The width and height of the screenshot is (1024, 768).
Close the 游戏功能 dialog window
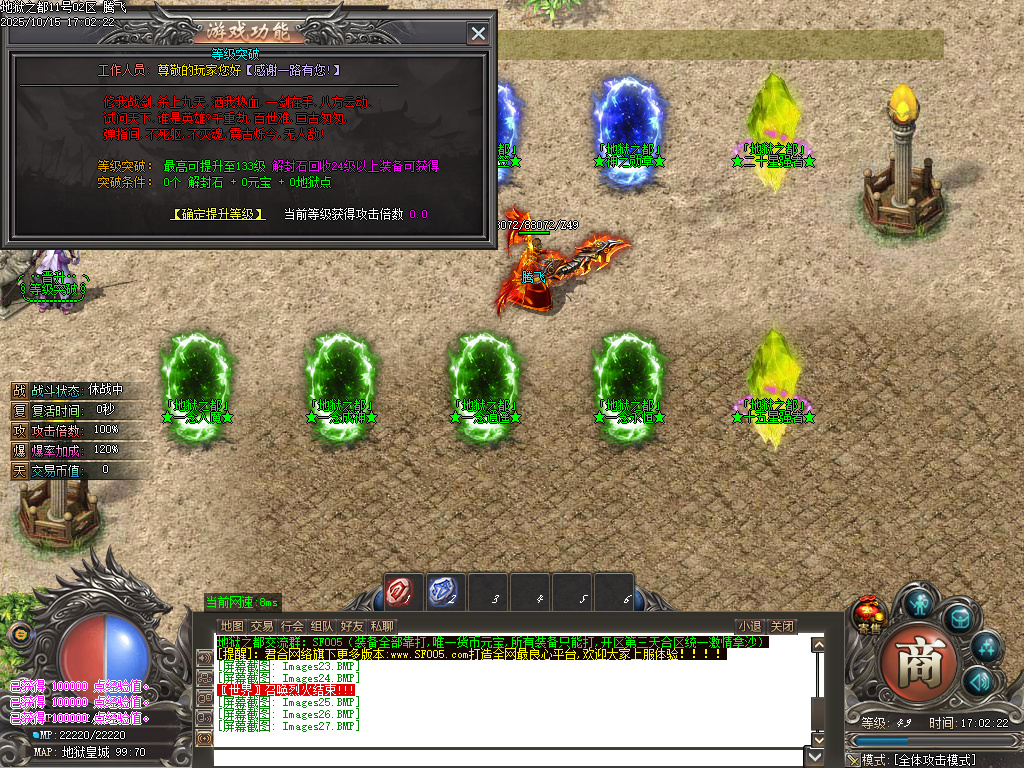[478, 34]
